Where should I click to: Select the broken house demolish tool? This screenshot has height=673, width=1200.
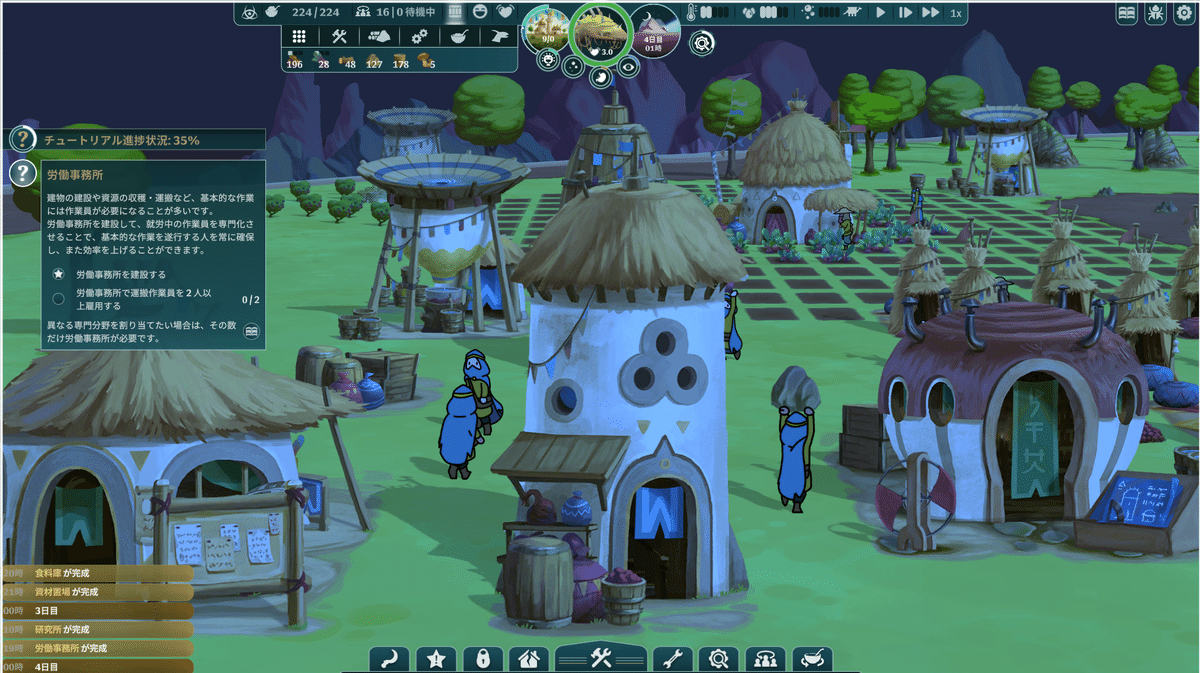tap(529, 659)
